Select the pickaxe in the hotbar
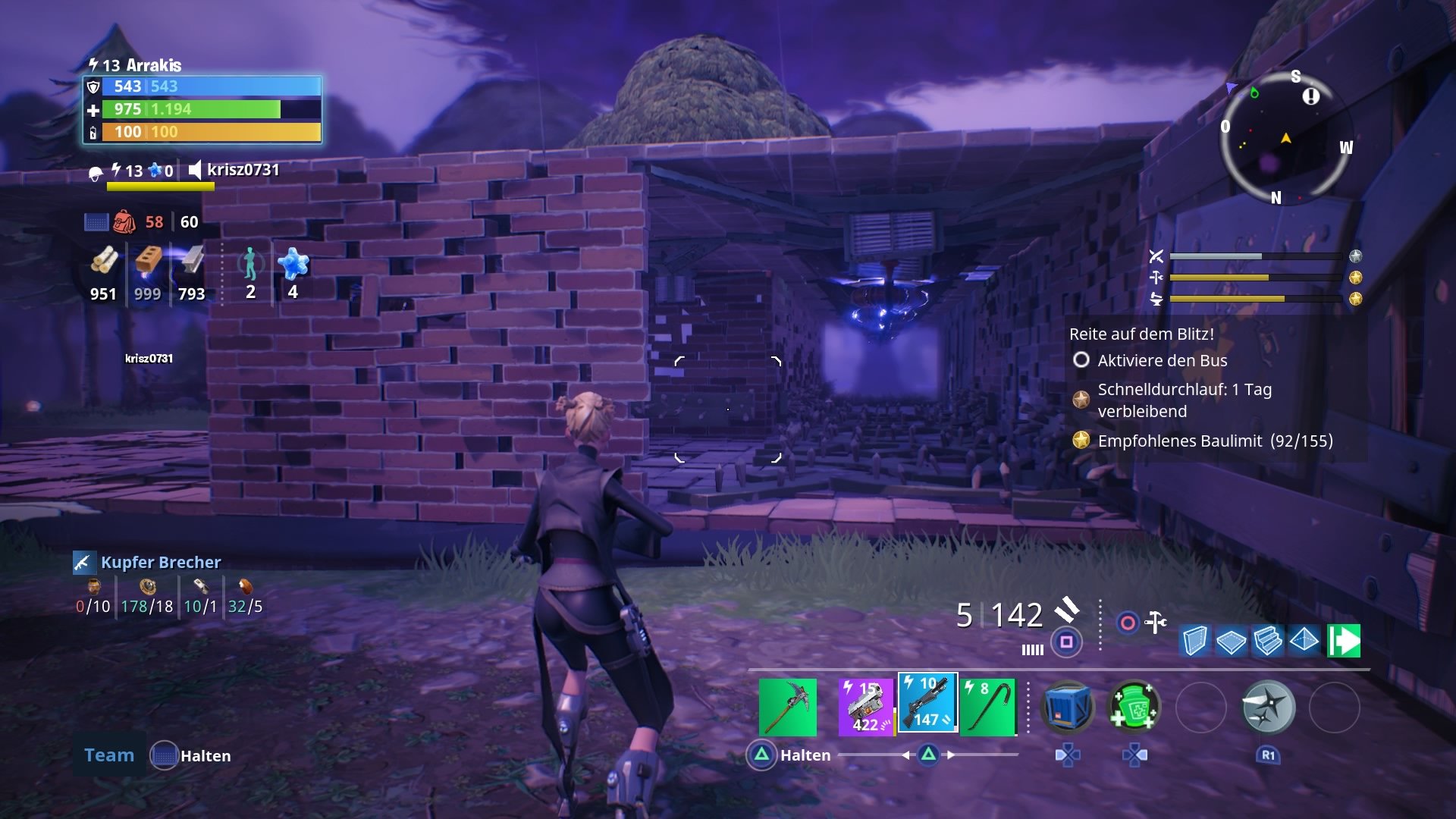The height and width of the screenshot is (819, 1456). (788, 705)
